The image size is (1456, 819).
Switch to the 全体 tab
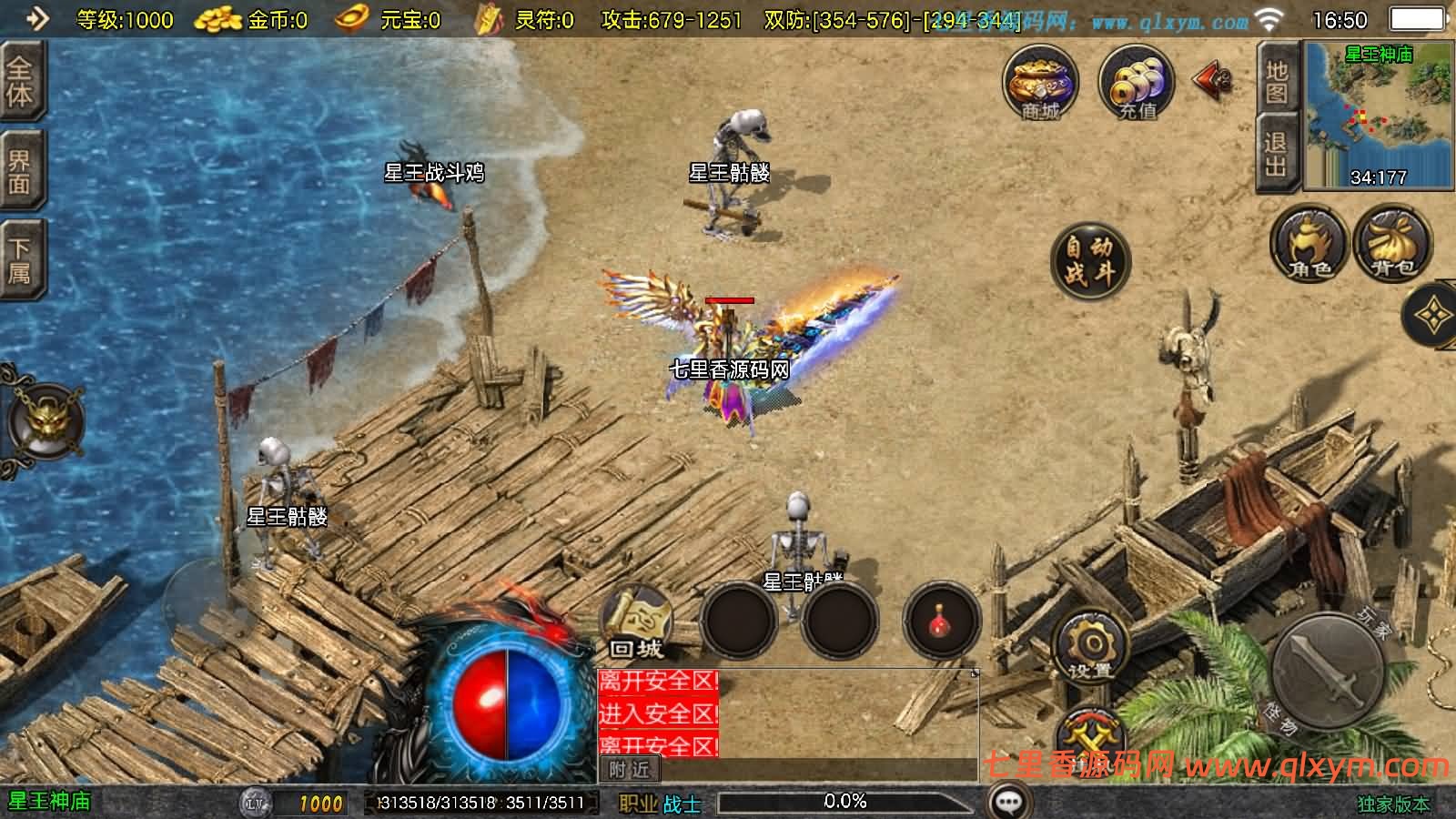coord(20,82)
